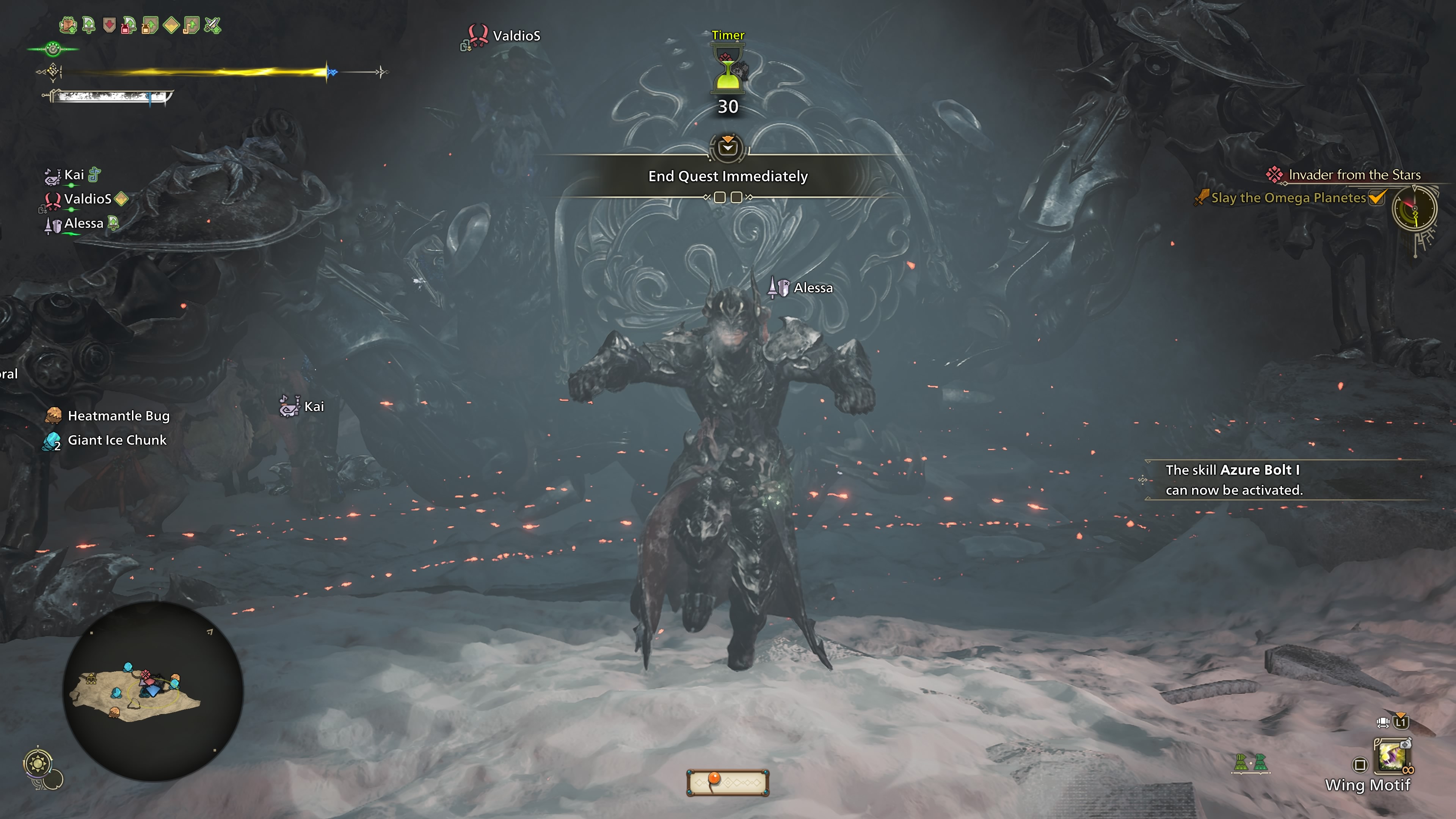Click the Azure Bolt I skill notification
This screenshot has height=819, width=1456.
(x=1233, y=480)
